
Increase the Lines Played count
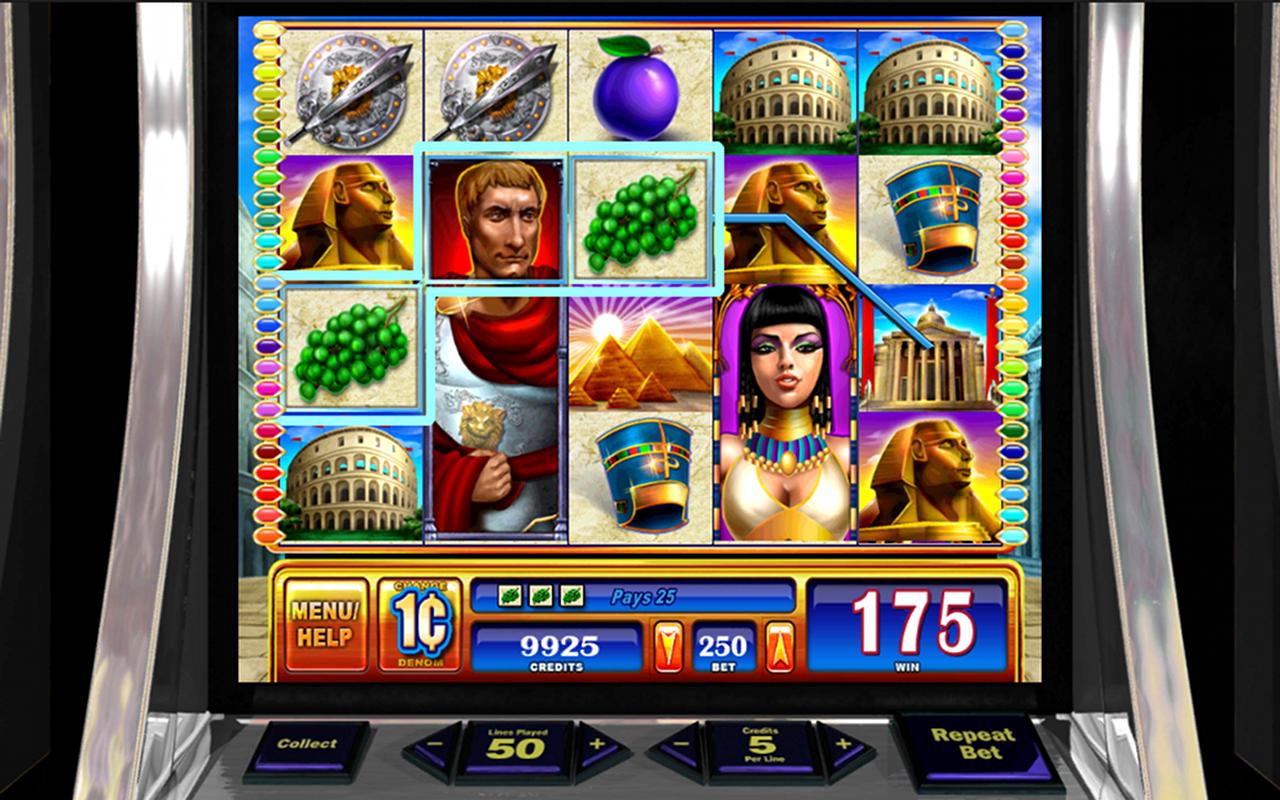coord(597,745)
